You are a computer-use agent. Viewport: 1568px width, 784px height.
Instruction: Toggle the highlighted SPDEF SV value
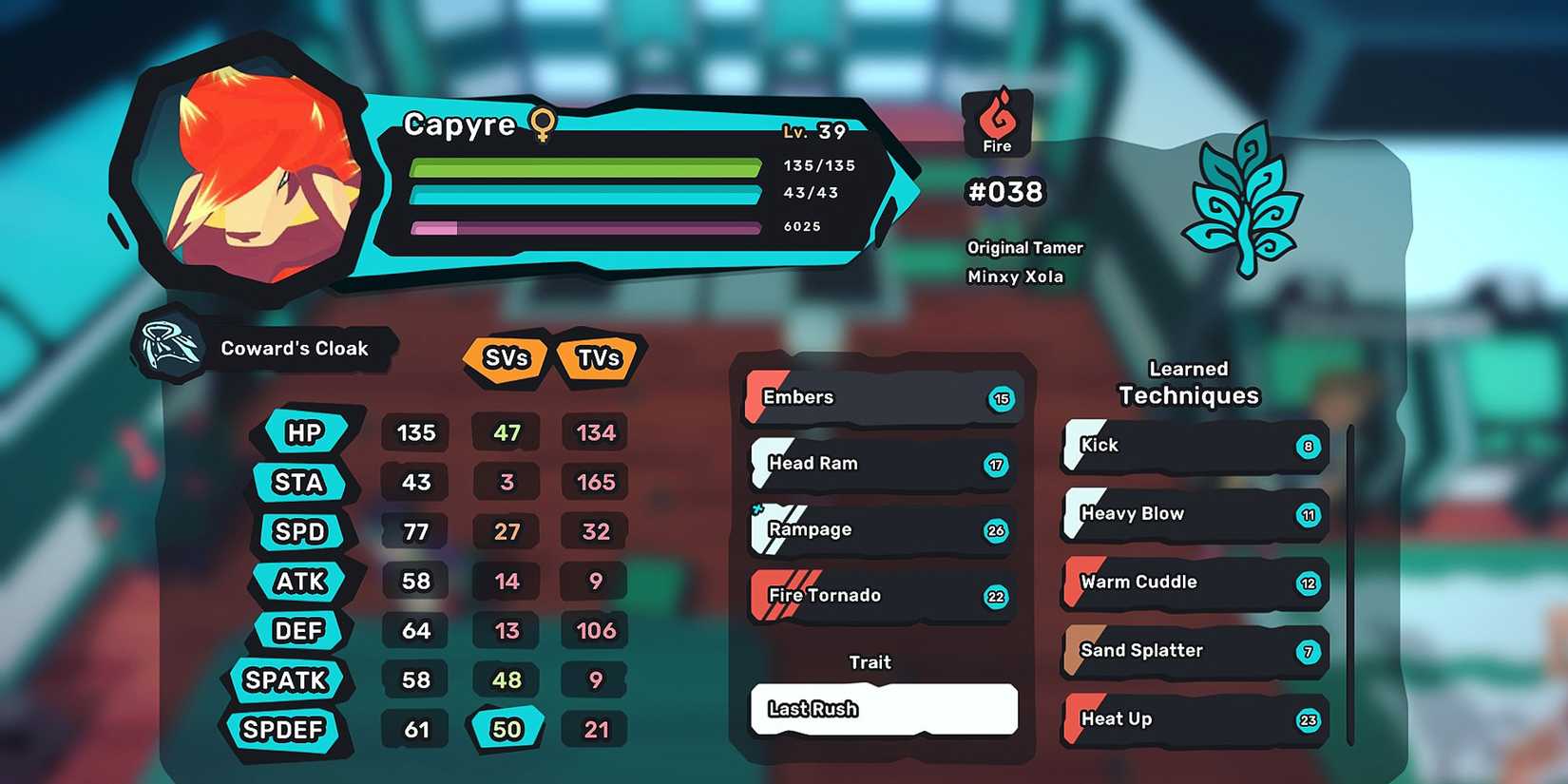point(507,730)
